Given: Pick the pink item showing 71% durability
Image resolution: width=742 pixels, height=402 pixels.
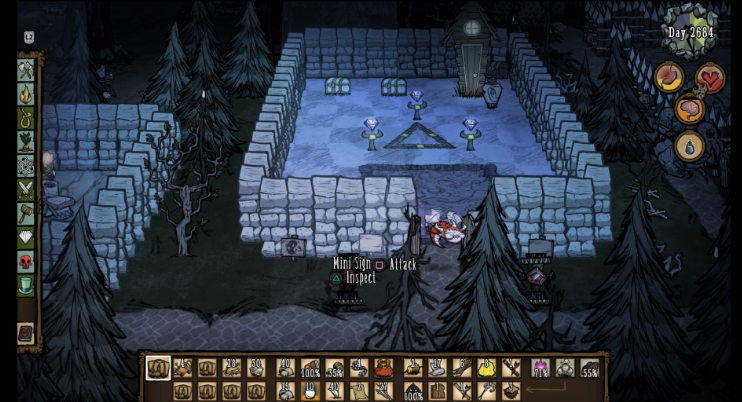Looking at the screenshot, I should tap(541, 369).
